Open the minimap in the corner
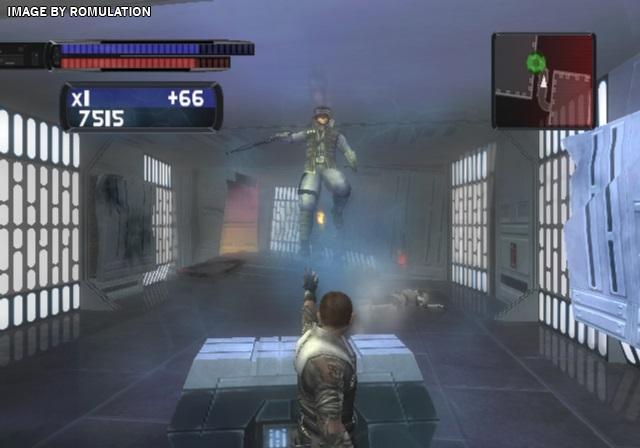 (x=543, y=81)
